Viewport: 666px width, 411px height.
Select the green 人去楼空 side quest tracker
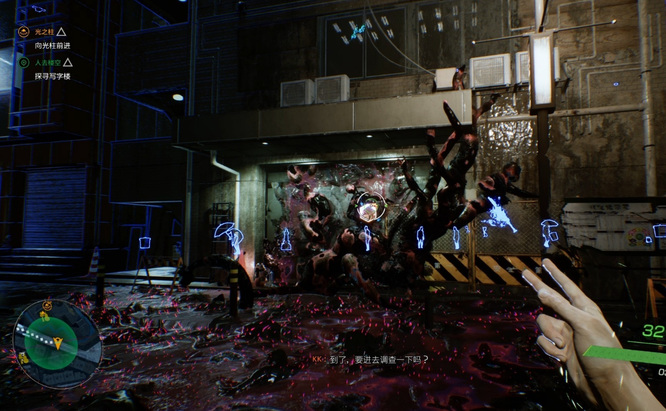click(44, 62)
